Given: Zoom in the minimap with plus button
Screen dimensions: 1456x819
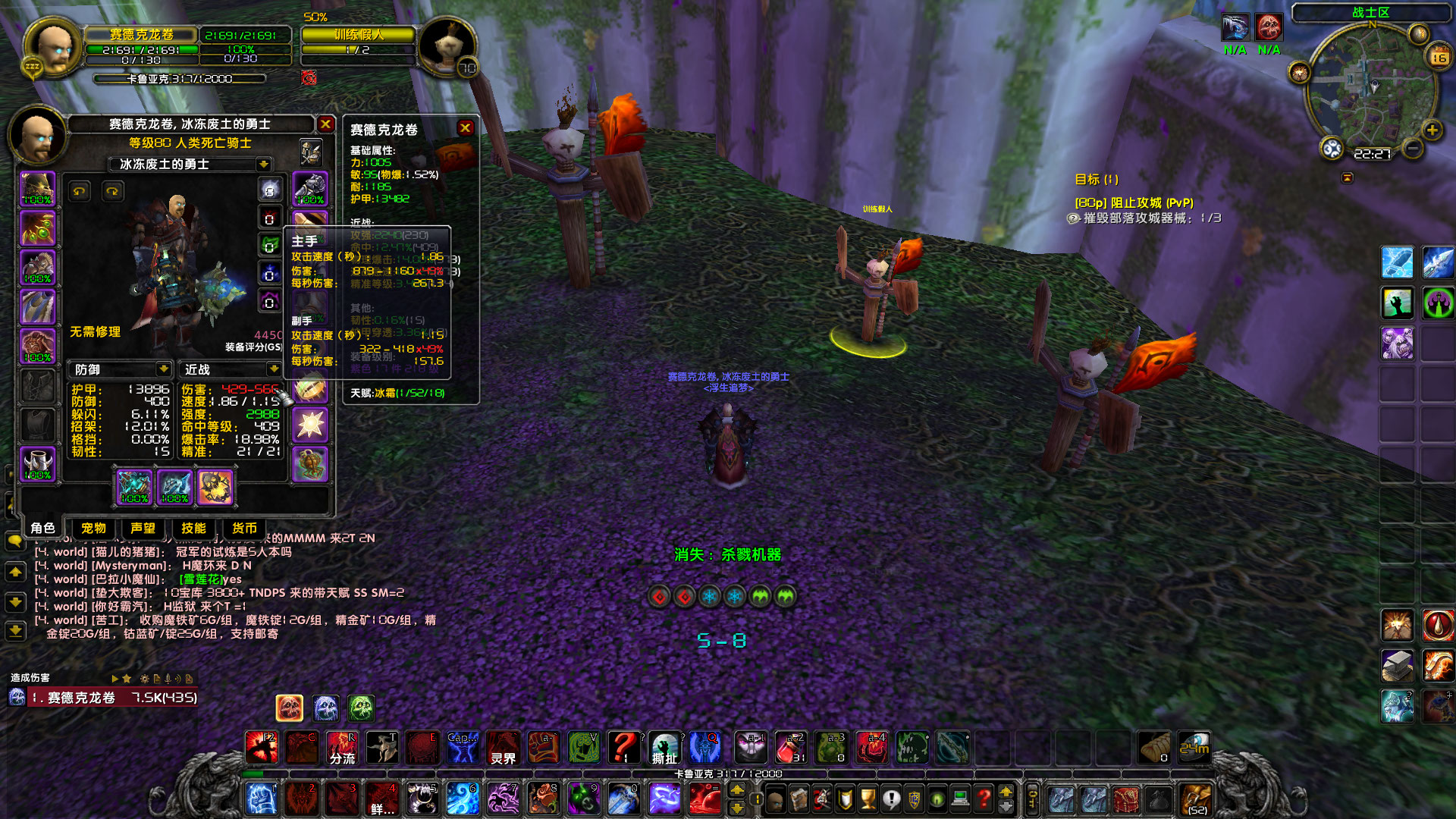Looking at the screenshot, I should (x=1432, y=130).
